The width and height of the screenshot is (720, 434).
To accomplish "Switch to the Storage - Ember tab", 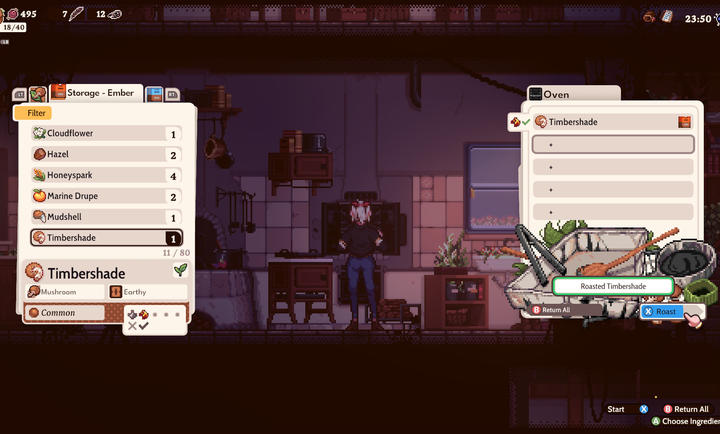I will (x=96, y=94).
